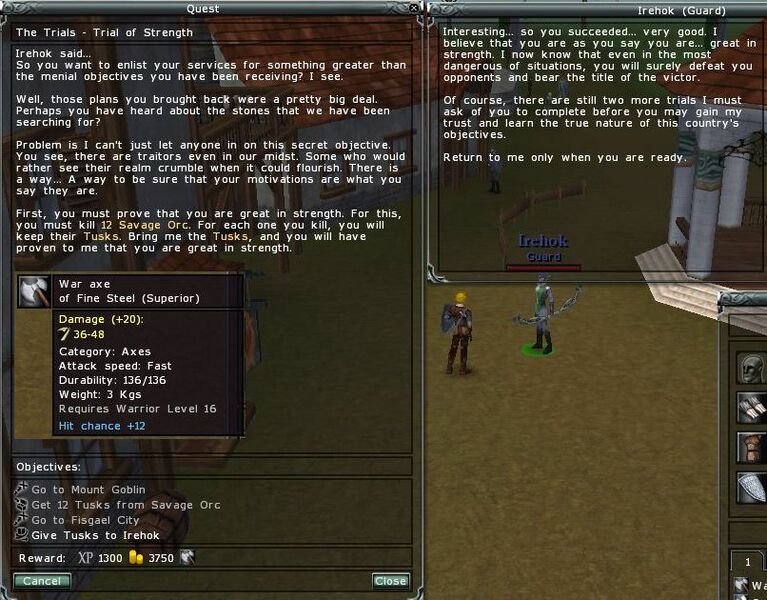The height and width of the screenshot is (600, 767).
Task: Cancel the Trial of Strength quest
Action: [42, 581]
